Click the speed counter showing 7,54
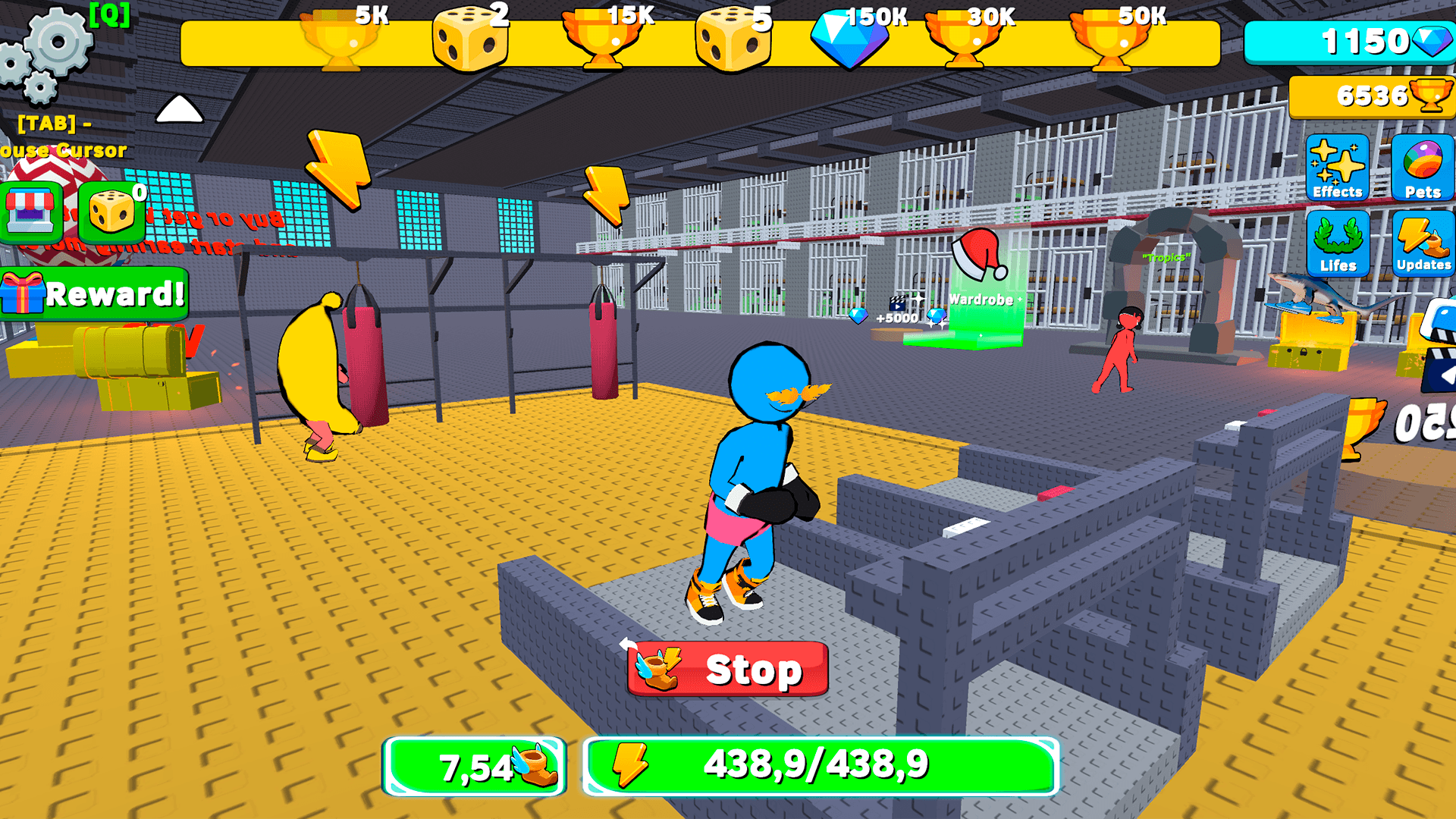The height and width of the screenshot is (819, 1456). tap(474, 767)
